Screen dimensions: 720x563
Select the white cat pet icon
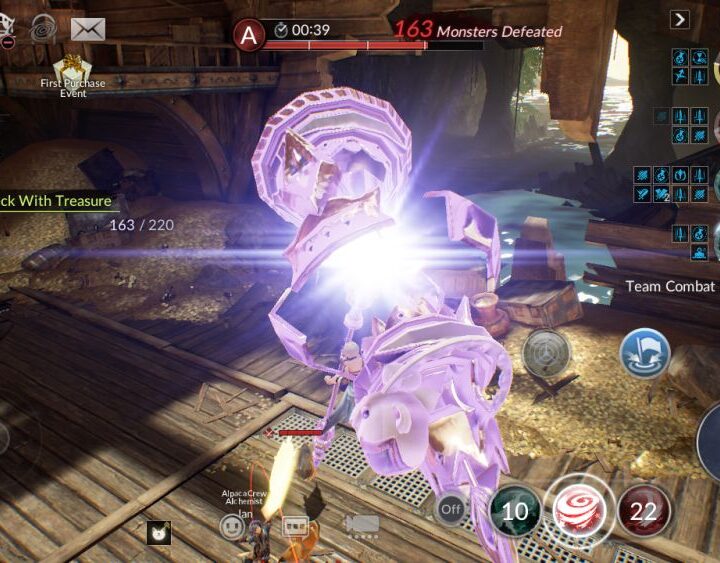tap(159, 533)
